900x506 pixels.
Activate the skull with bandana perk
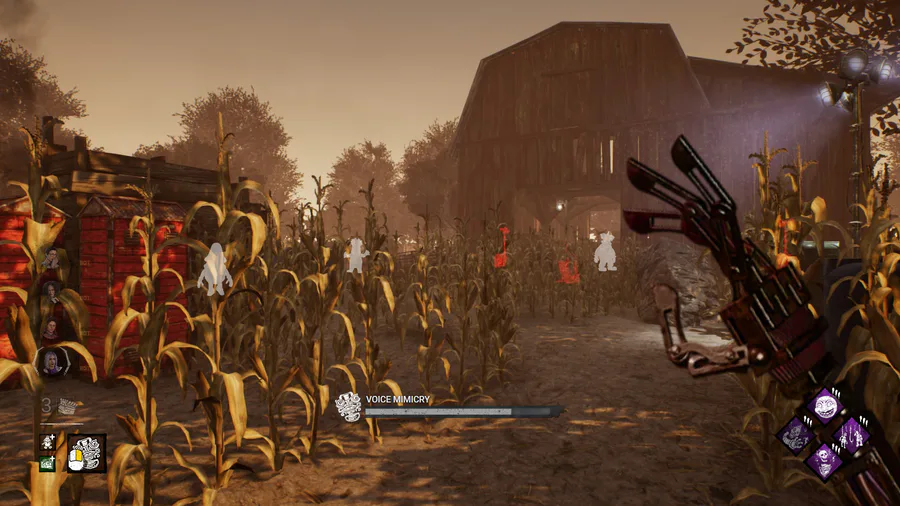824,463
